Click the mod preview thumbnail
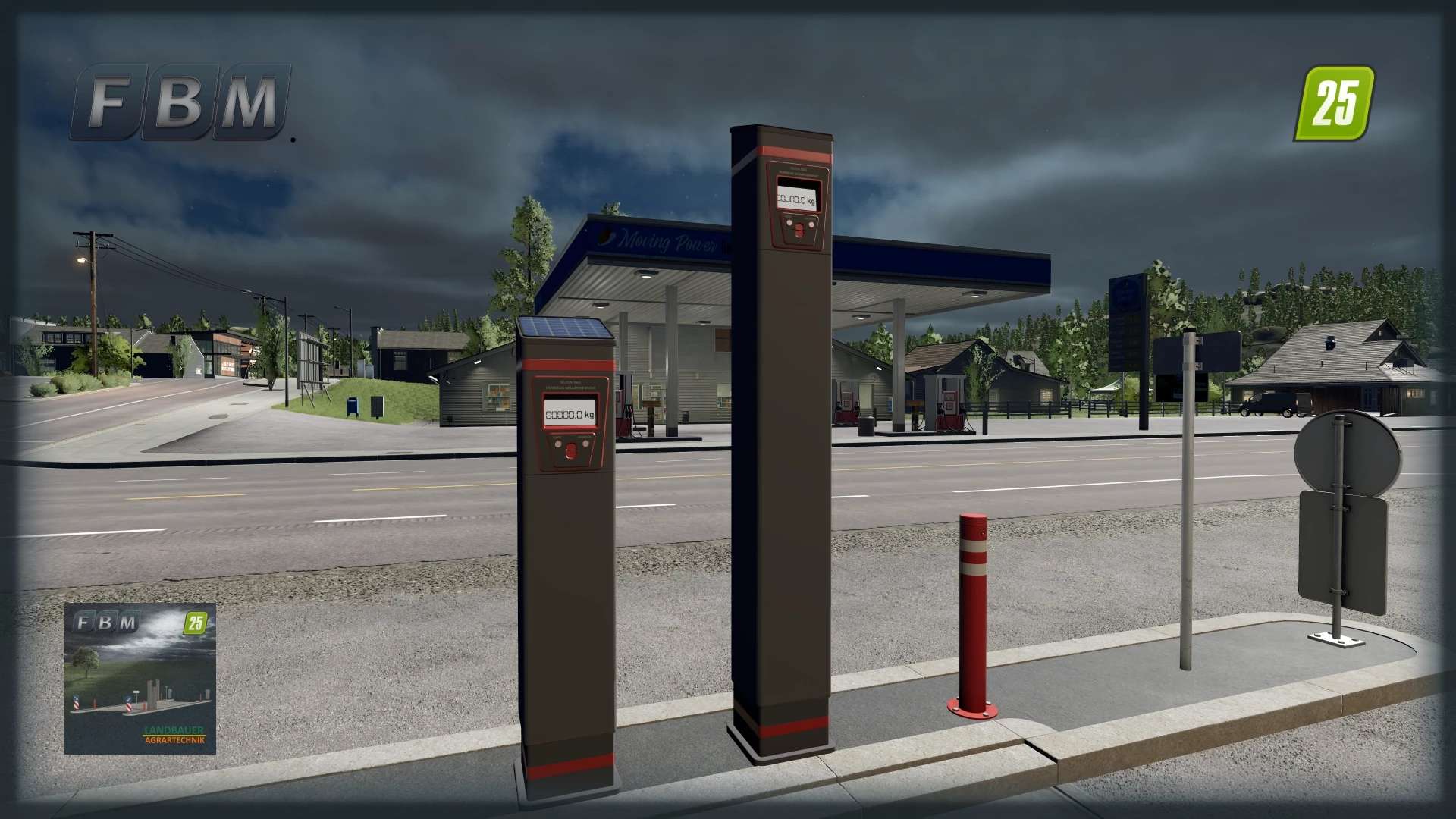The image size is (1456, 819). [x=140, y=678]
